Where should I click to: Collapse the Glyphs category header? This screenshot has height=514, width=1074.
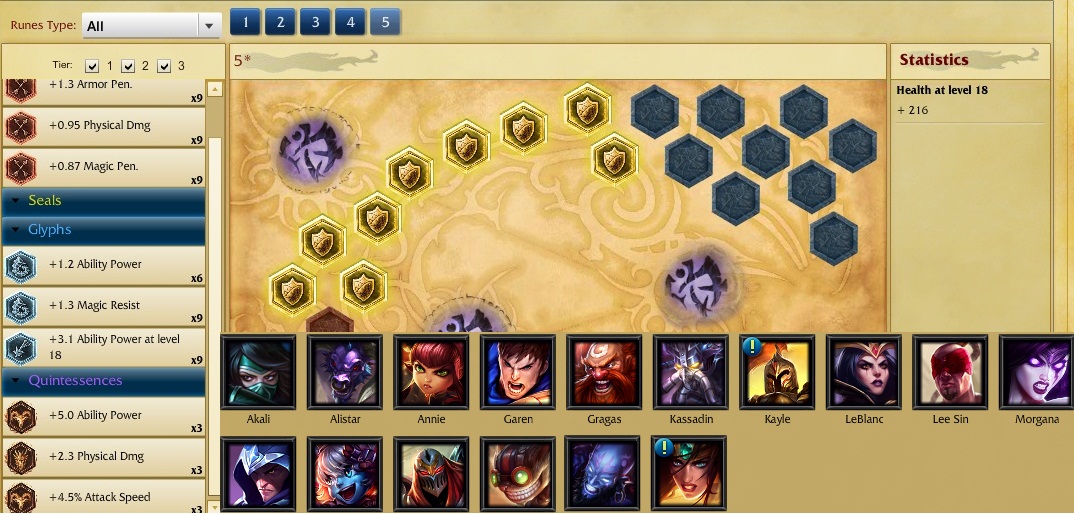pos(104,230)
